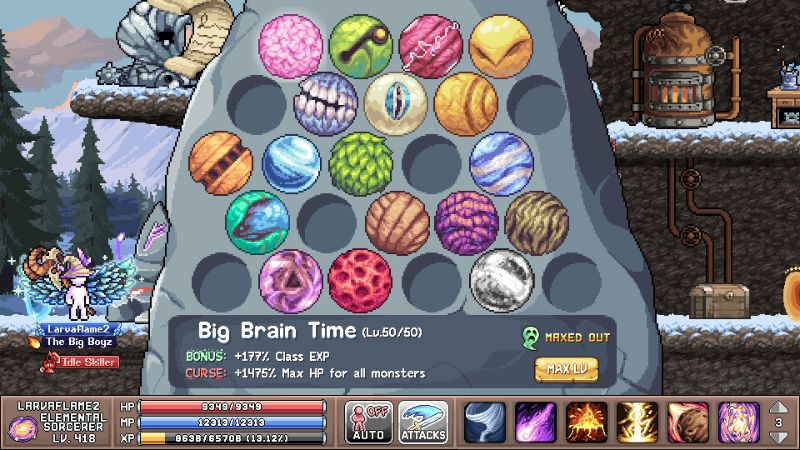Viewport: 800px width, 450px height.
Task: Select the pink brain orb
Action: (291, 45)
